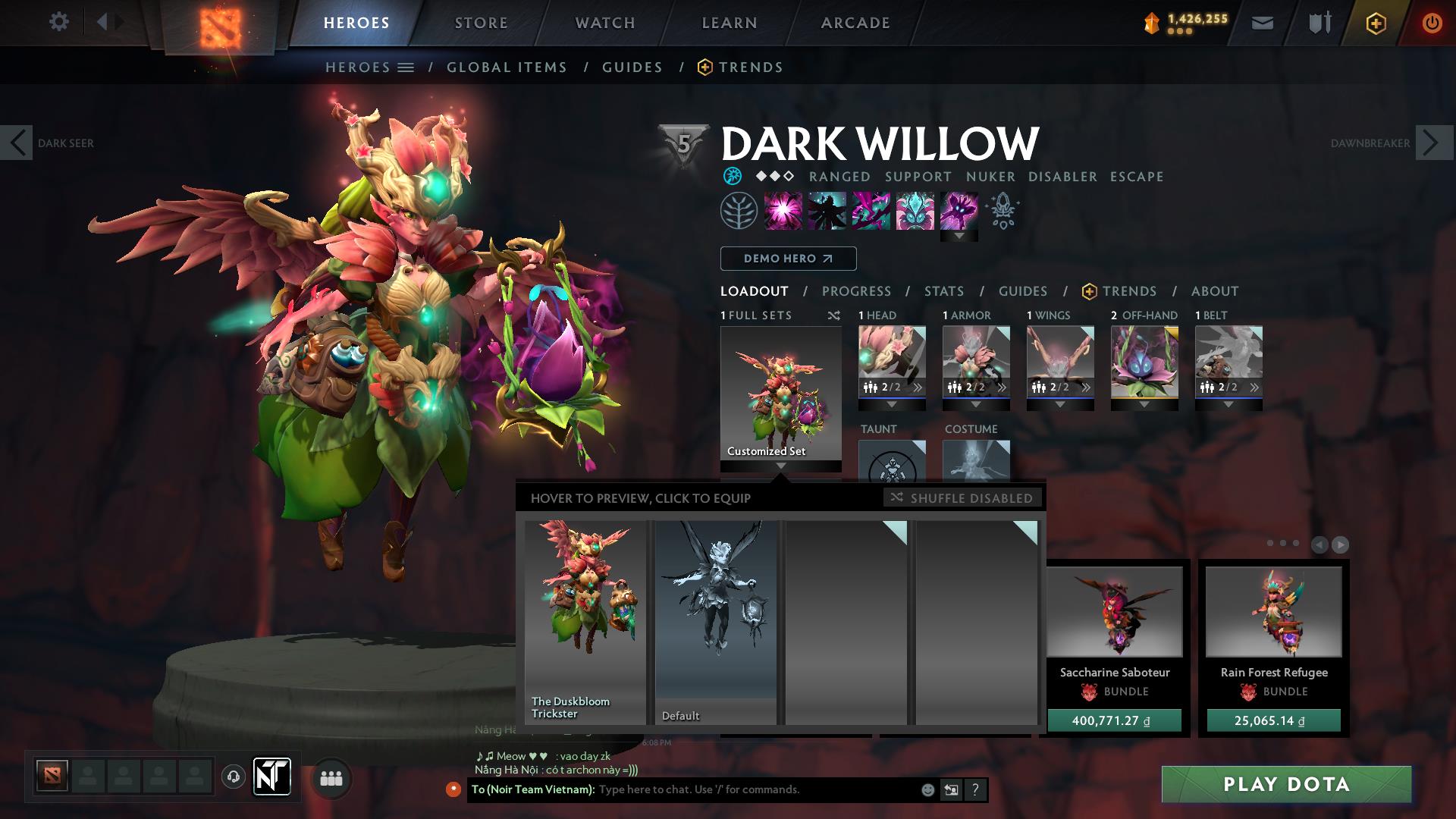This screenshot has height=819, width=1456.
Task: Click the settings gear icon
Action: (x=59, y=22)
